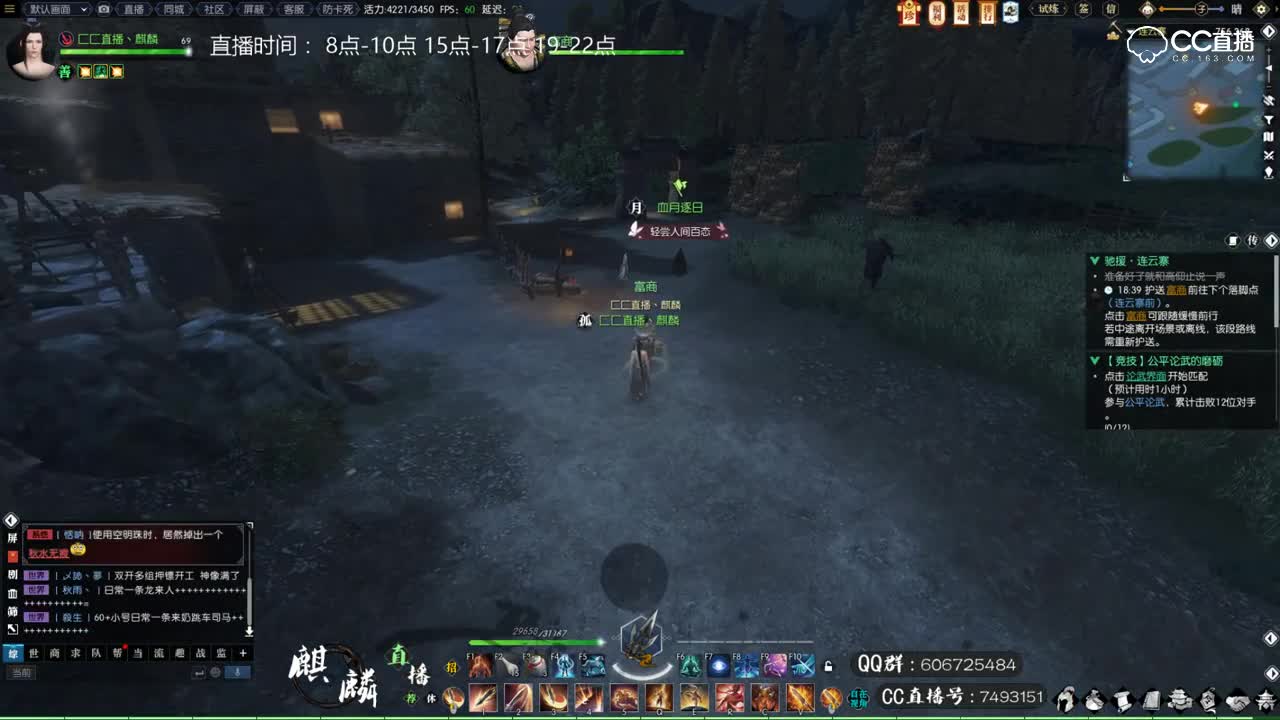
Task: Open the 传 teleport icon above quest tracker
Action: pyautogui.click(x=1252, y=240)
